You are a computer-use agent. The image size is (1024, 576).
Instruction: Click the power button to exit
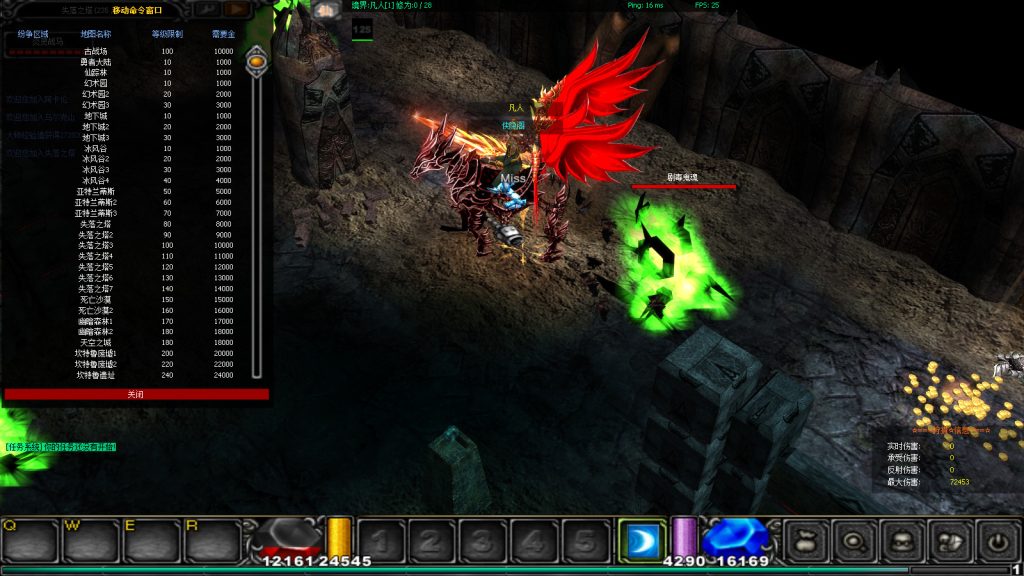pyautogui.click(x=997, y=541)
